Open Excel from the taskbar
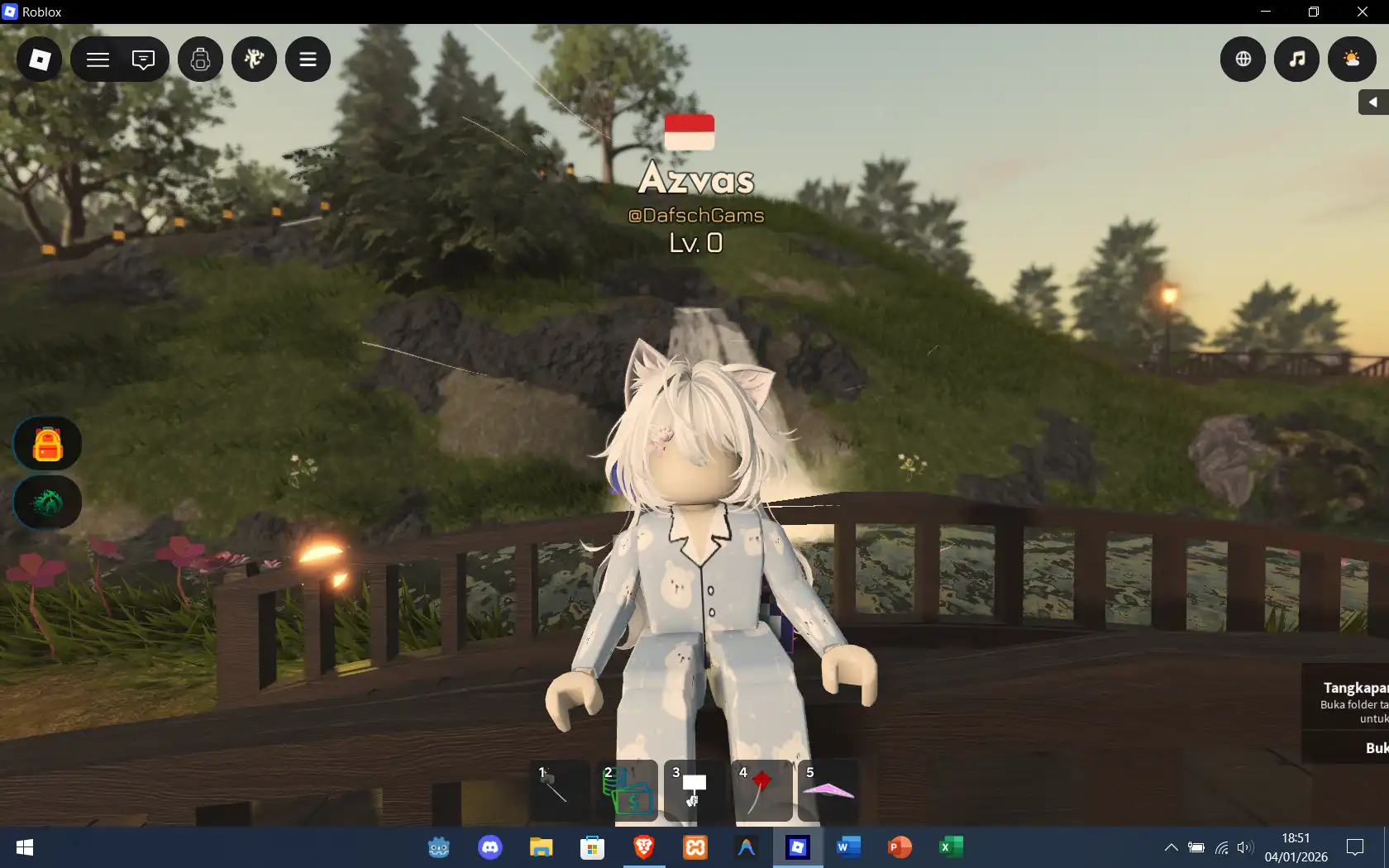Image resolution: width=1389 pixels, height=868 pixels. coord(951,847)
